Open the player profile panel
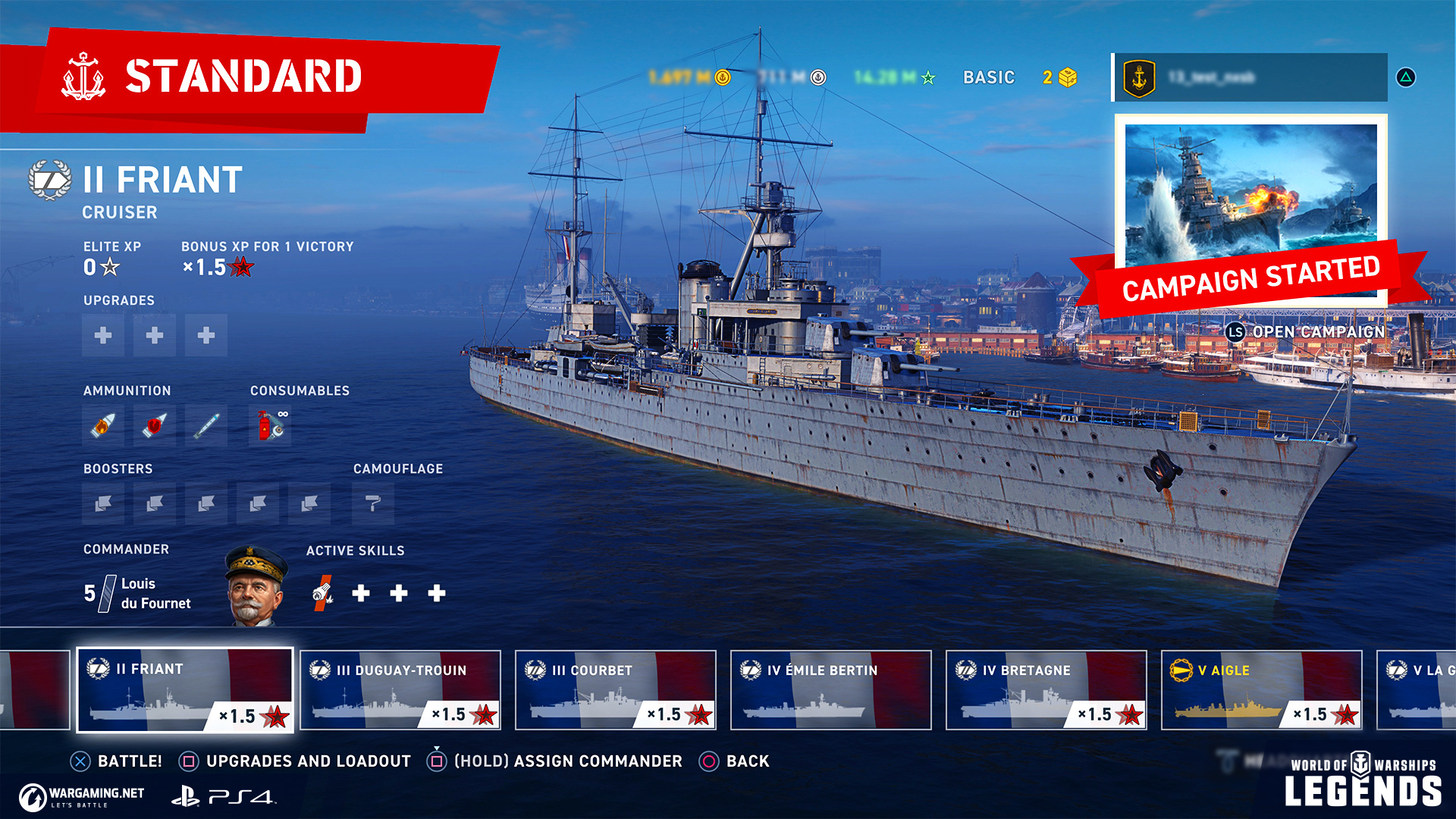Image resolution: width=1456 pixels, height=819 pixels. pyautogui.click(x=1249, y=77)
